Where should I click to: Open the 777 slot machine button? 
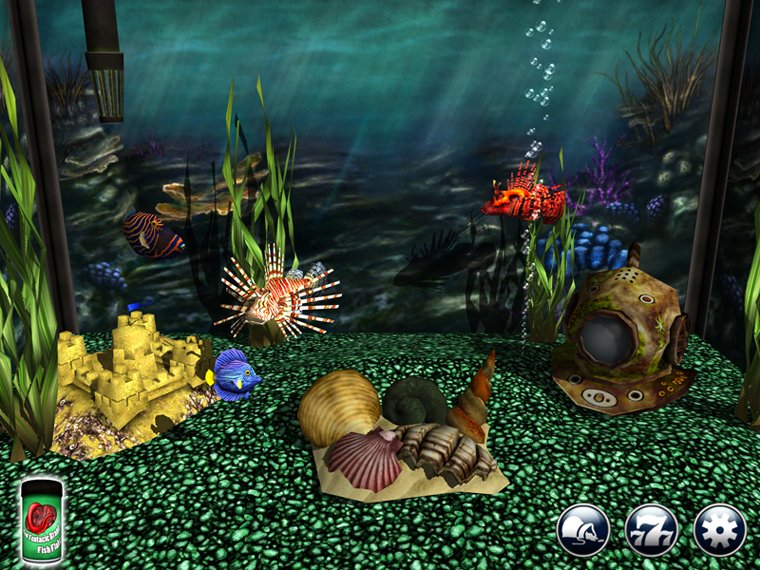652,530
